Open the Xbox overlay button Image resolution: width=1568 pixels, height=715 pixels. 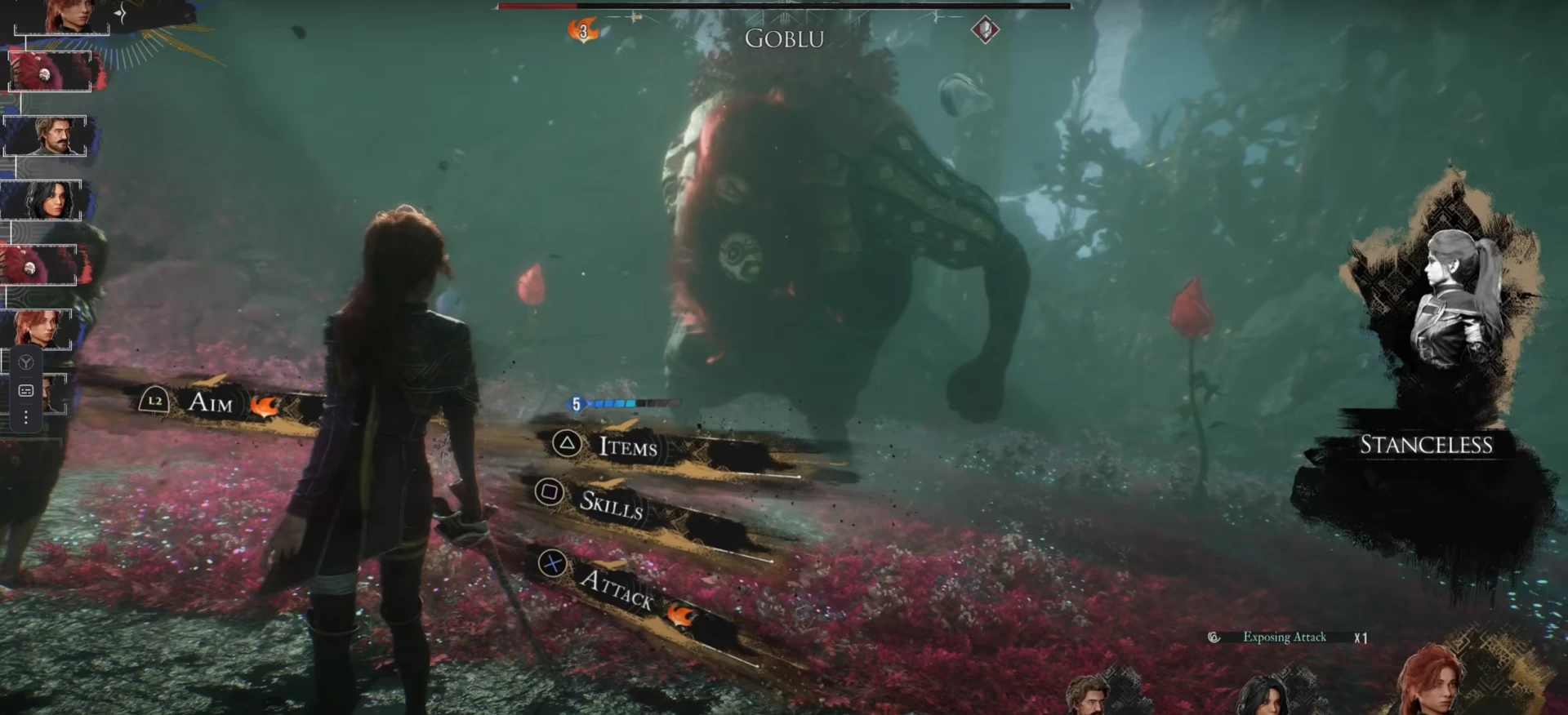coord(26,362)
